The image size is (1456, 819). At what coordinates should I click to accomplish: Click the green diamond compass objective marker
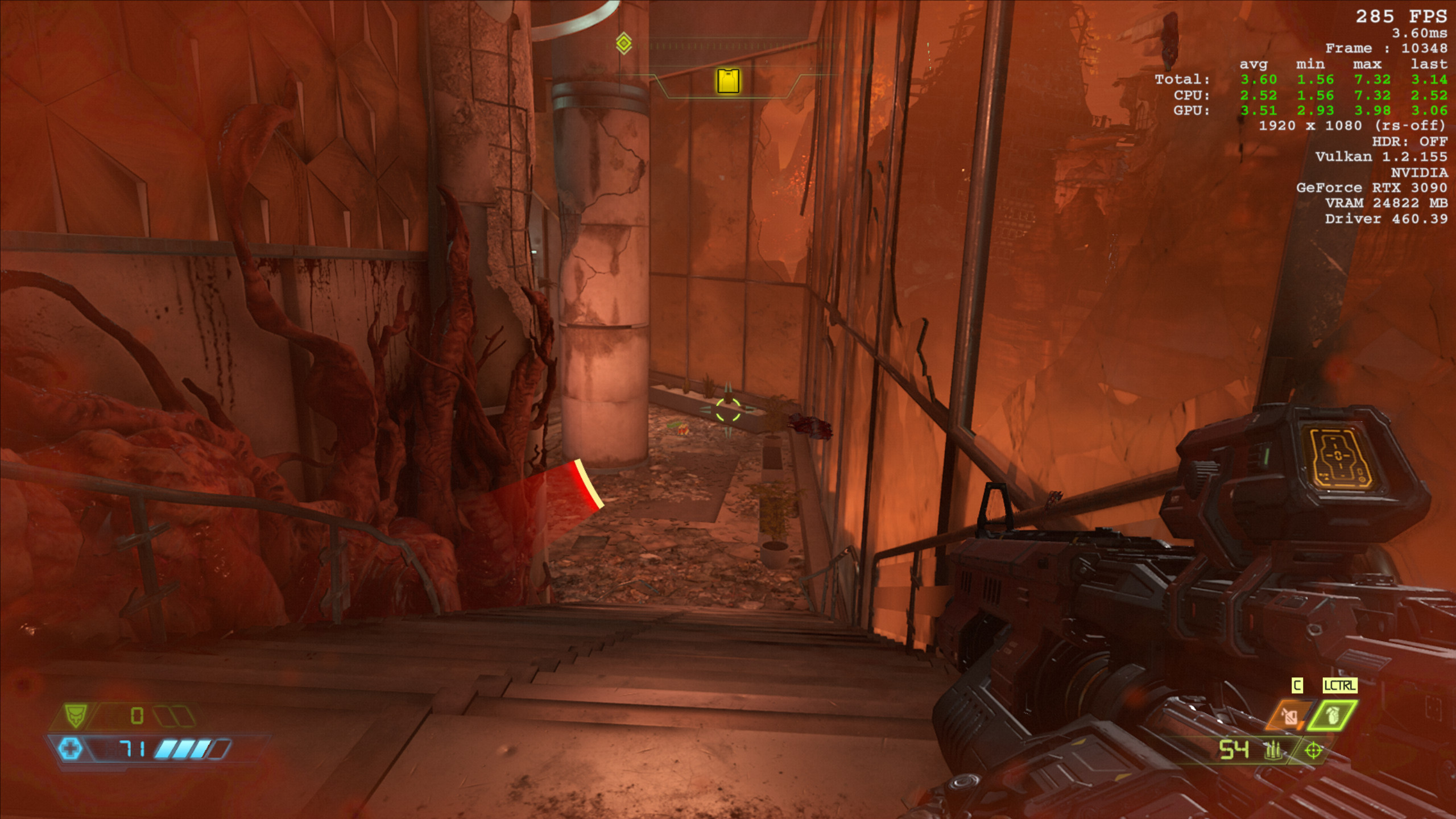click(x=624, y=43)
